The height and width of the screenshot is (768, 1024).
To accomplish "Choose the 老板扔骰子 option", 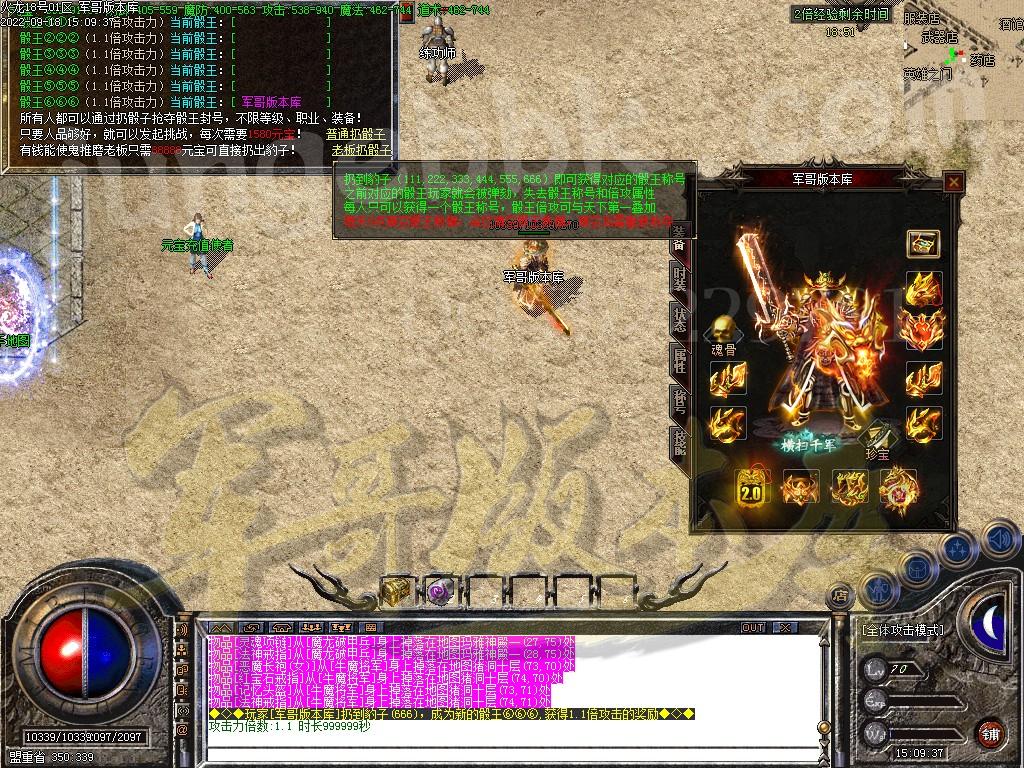I will tap(362, 150).
